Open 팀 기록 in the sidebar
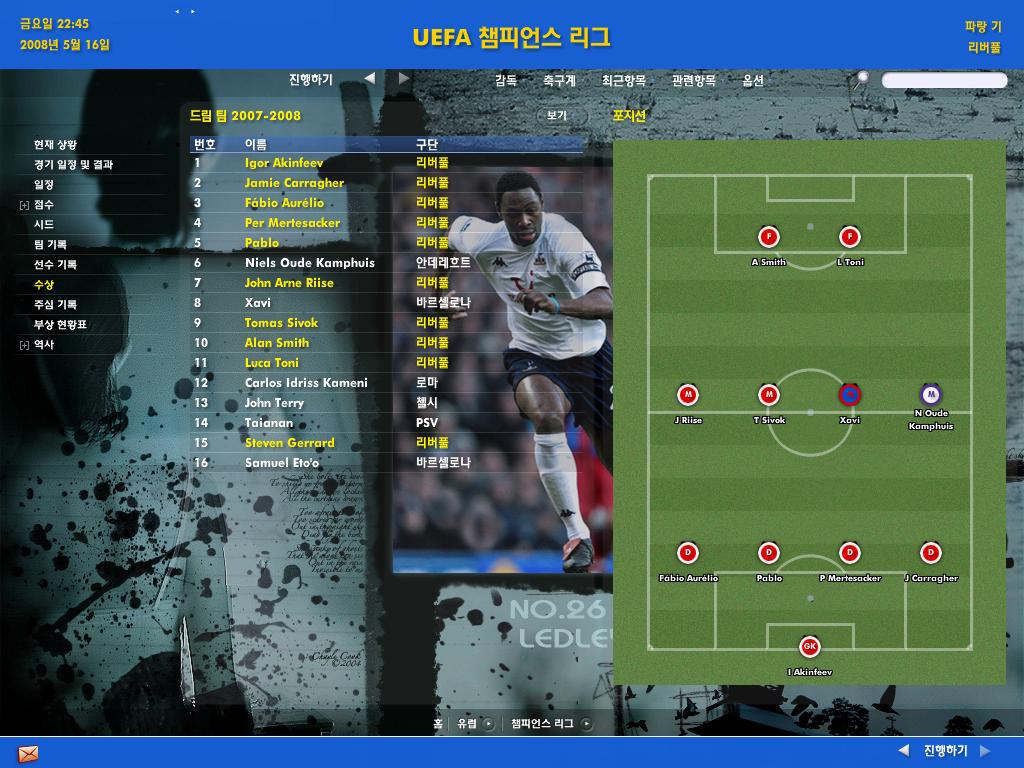This screenshot has width=1024, height=768. click(50, 245)
